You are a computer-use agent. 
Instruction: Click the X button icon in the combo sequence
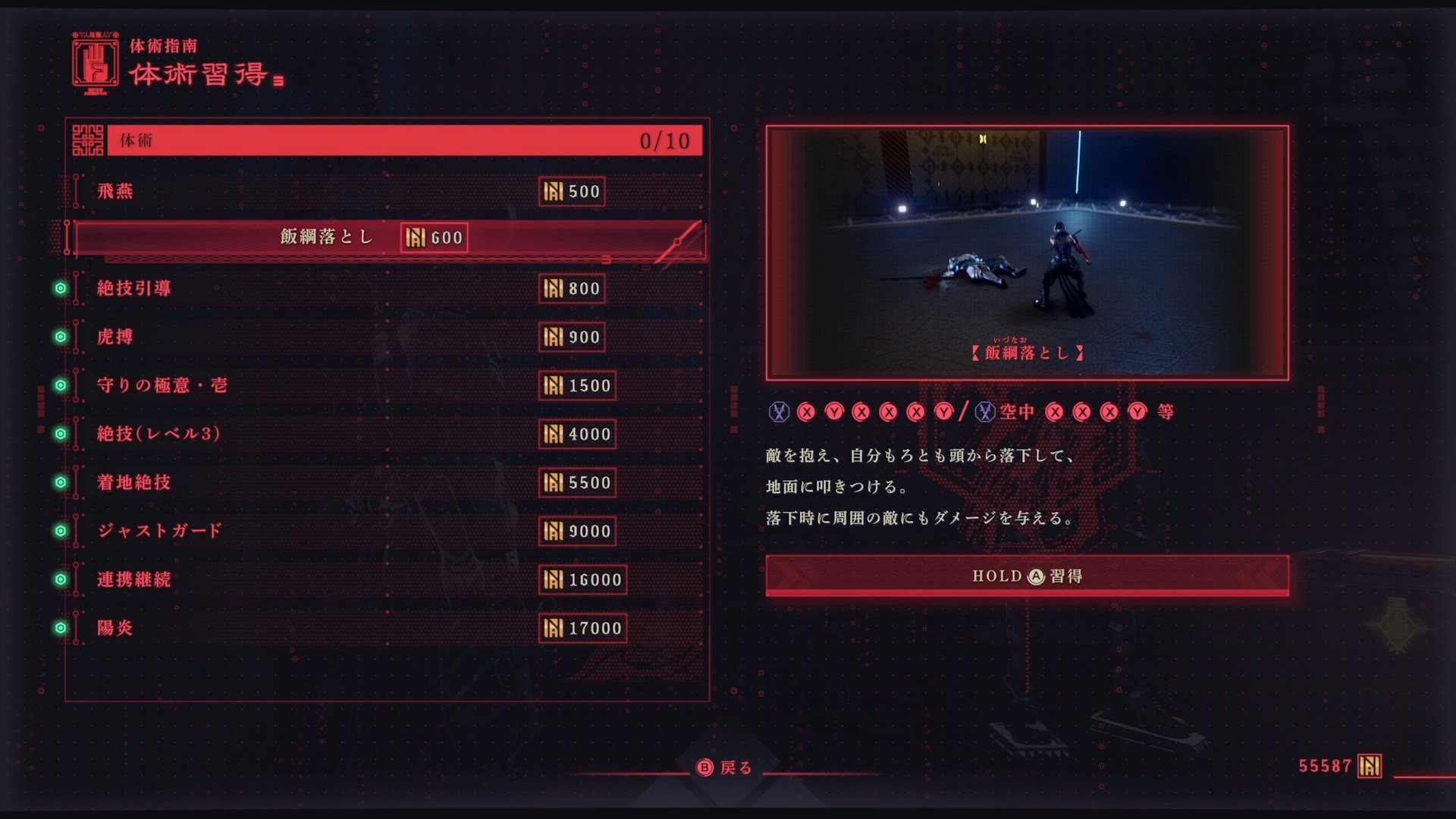point(805,410)
